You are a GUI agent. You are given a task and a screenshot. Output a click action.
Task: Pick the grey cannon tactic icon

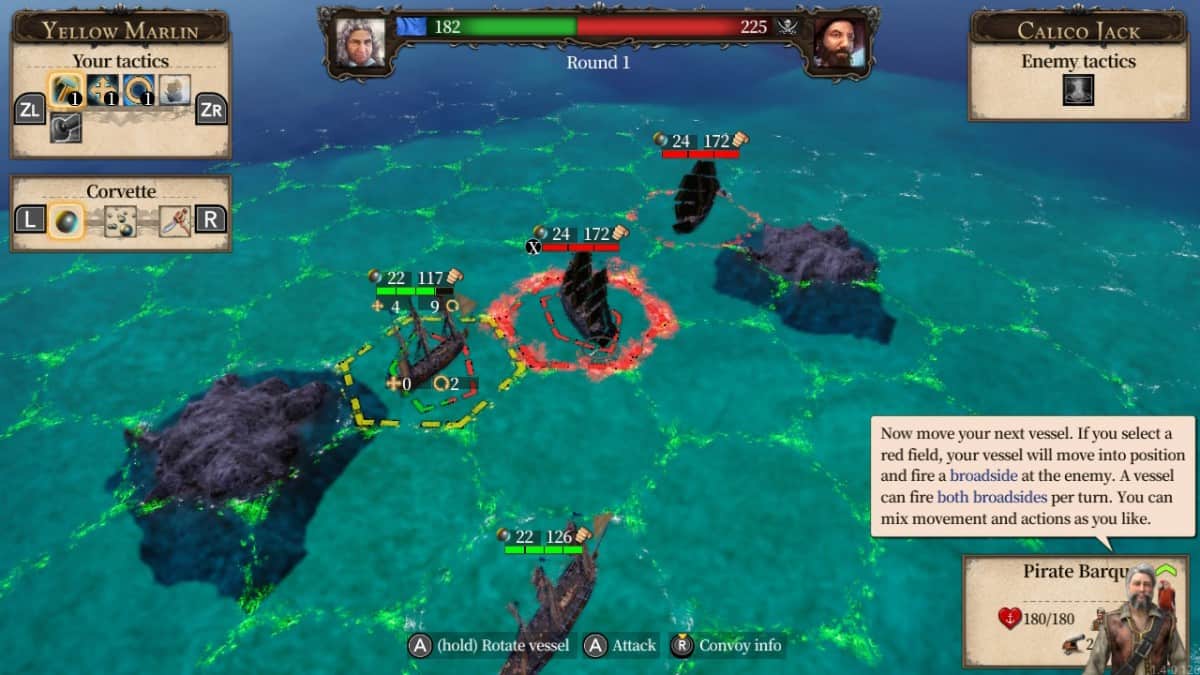click(x=66, y=127)
